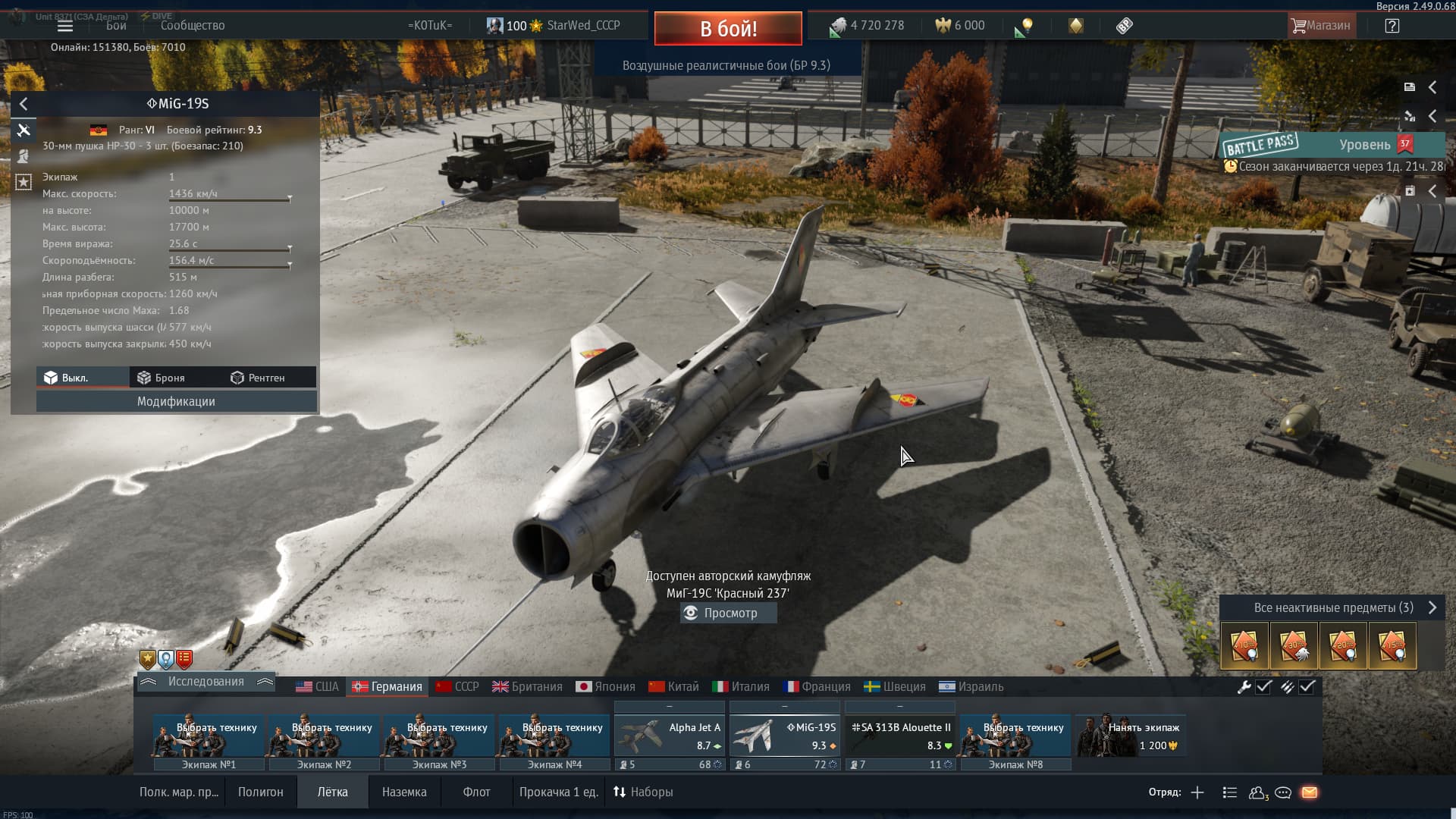Hire a crew for 1 200

(1131, 736)
